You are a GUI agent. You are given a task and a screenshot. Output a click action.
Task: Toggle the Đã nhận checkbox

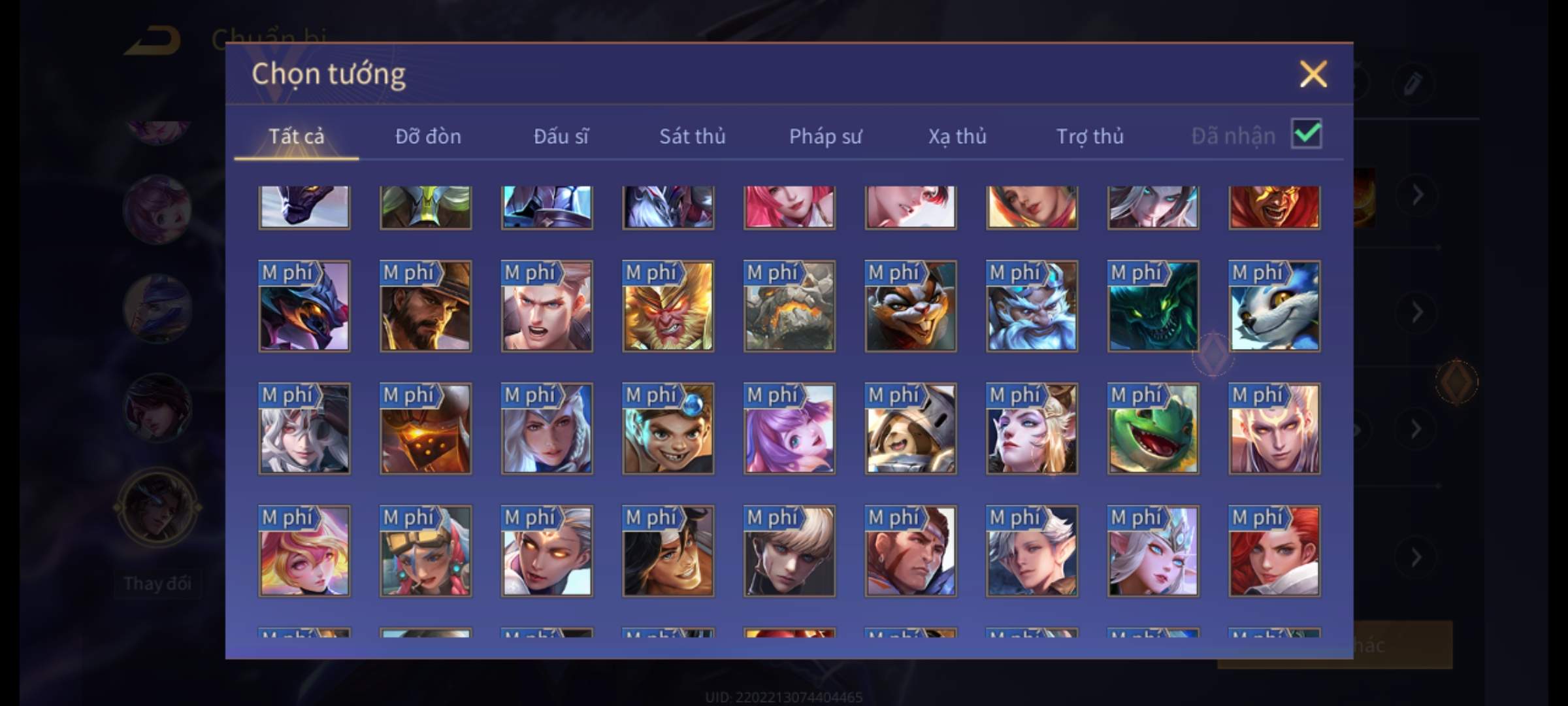pos(1306,134)
